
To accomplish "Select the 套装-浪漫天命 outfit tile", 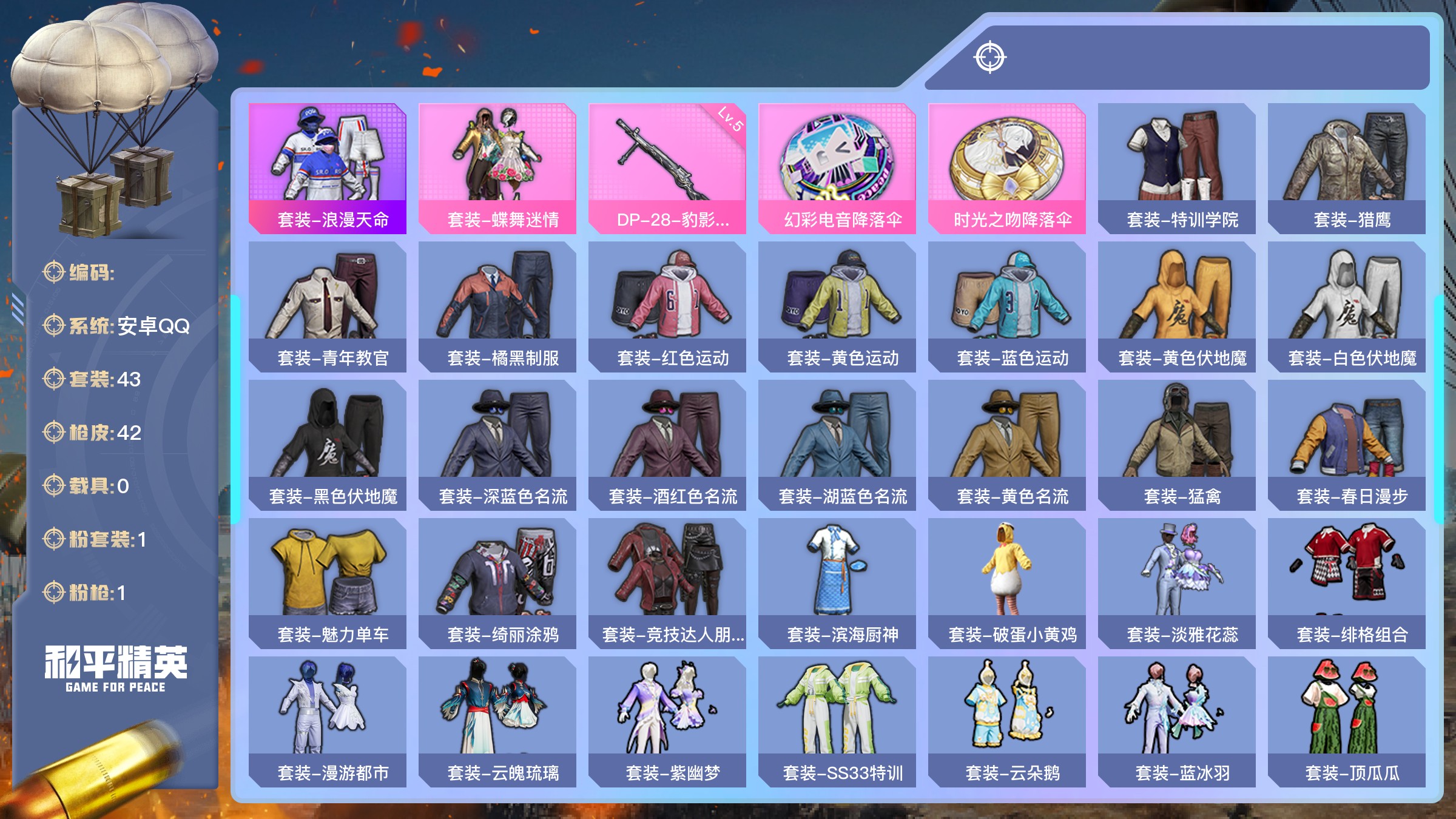I will click(x=328, y=168).
